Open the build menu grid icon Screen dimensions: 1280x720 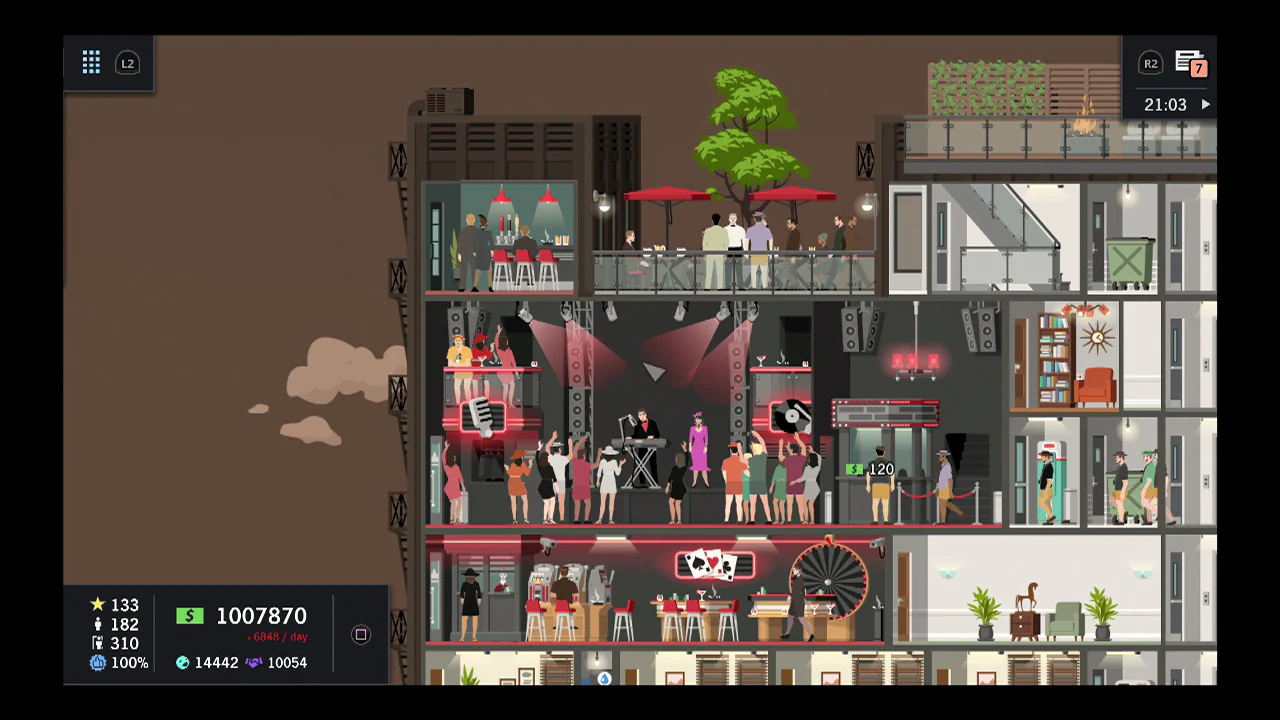coord(91,63)
